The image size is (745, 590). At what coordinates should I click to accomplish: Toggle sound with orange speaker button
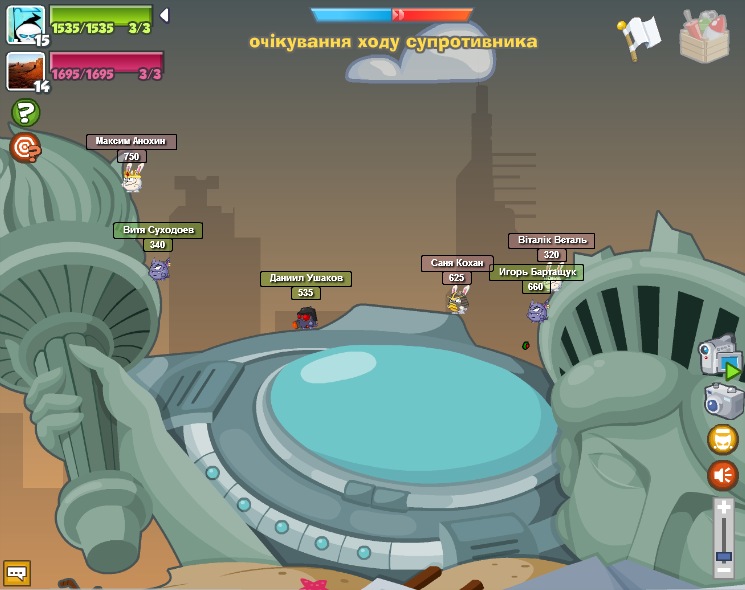723,475
